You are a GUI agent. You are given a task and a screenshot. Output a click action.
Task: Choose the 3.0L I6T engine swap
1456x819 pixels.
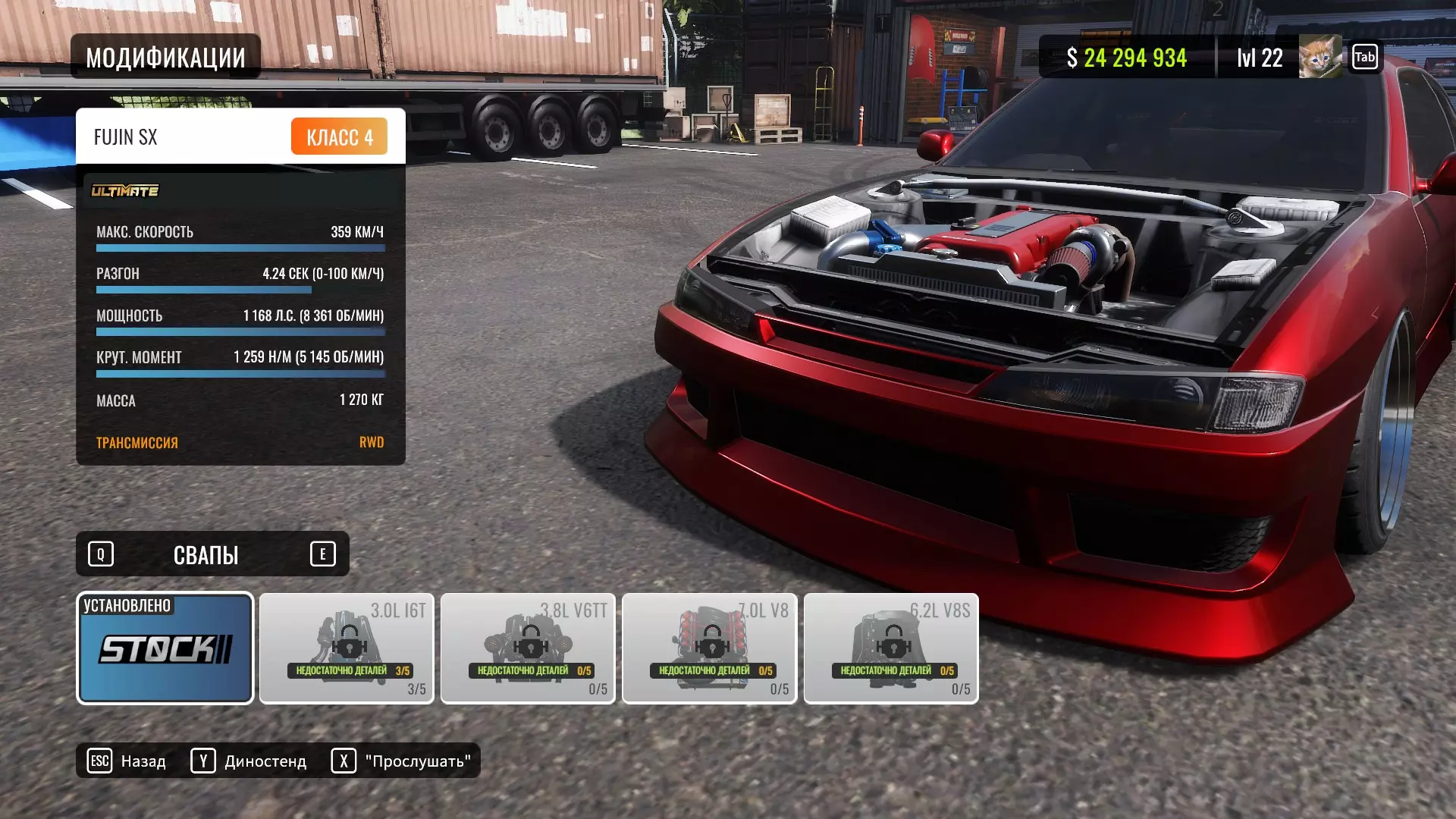pyautogui.click(x=347, y=648)
